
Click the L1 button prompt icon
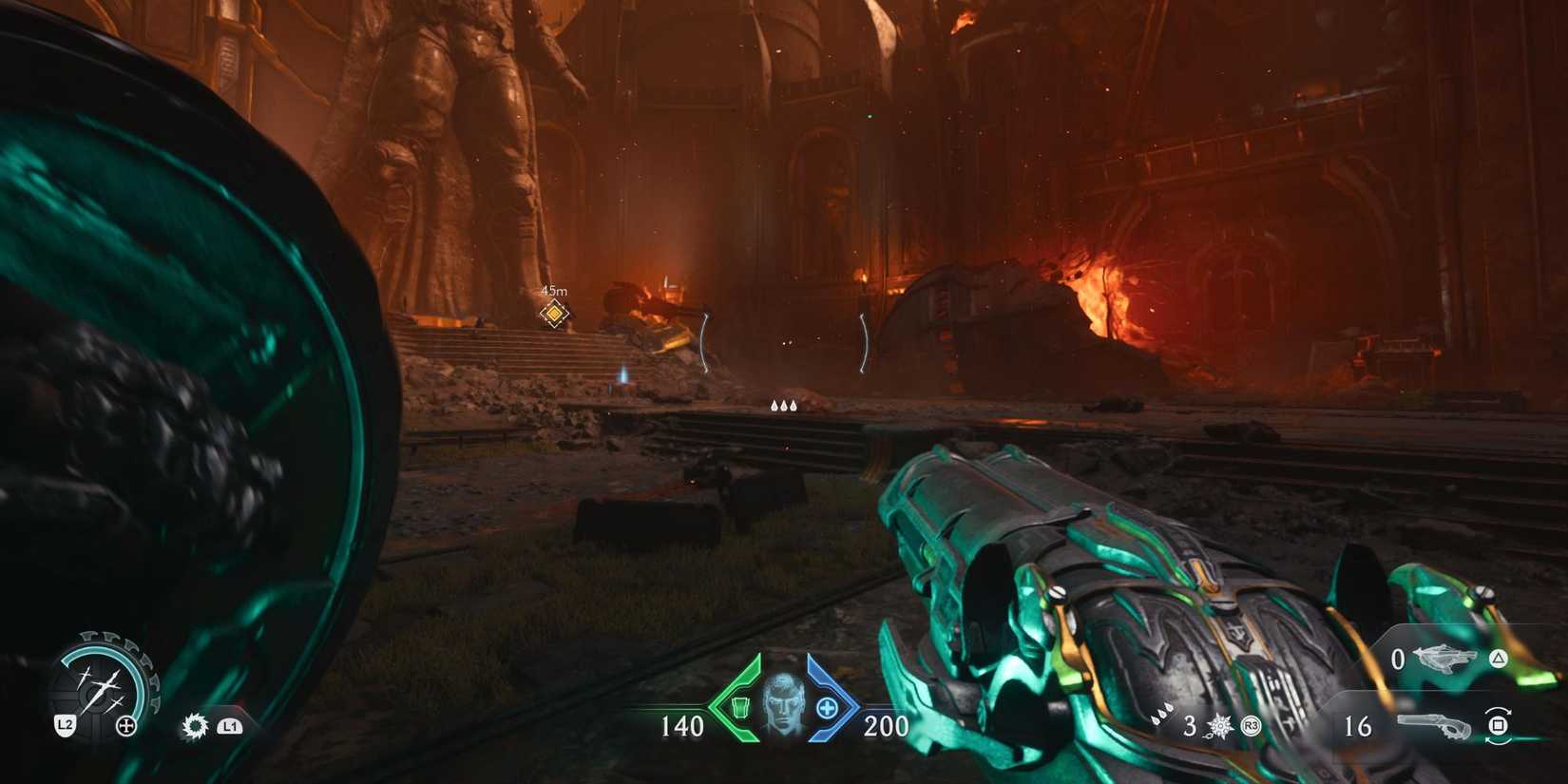coord(232,727)
